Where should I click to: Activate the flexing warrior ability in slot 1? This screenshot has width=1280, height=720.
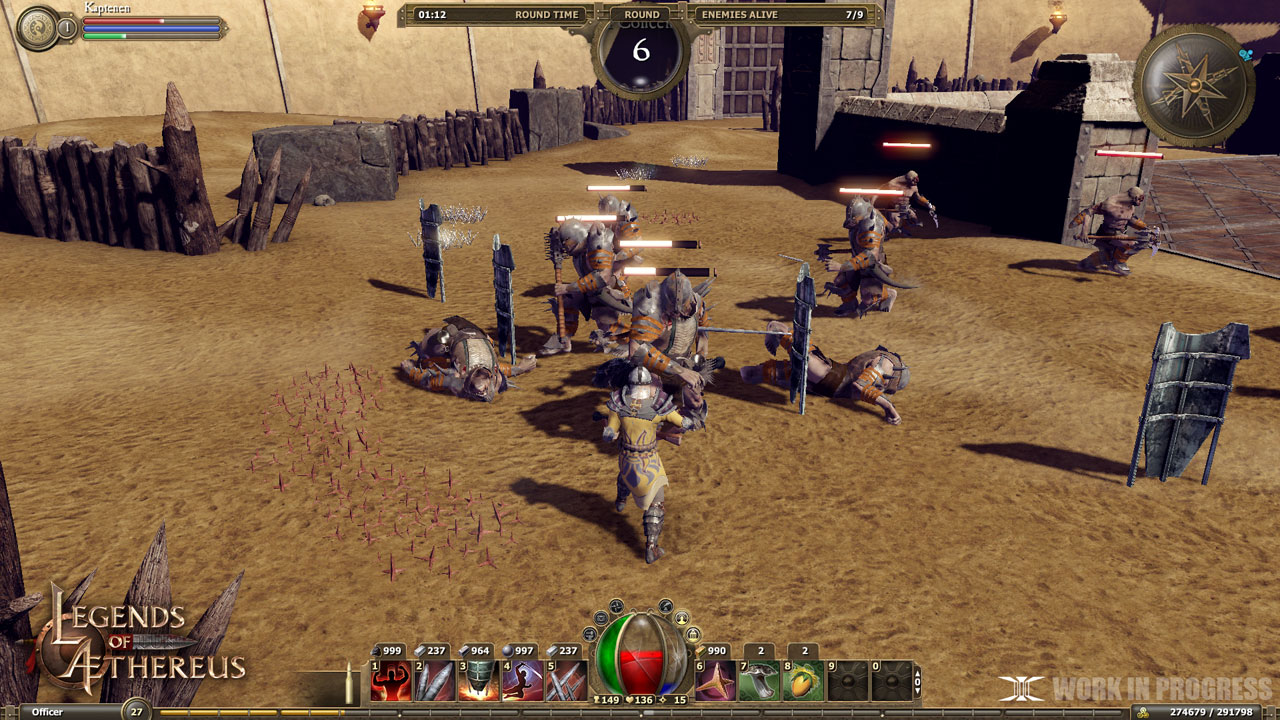tap(390, 681)
